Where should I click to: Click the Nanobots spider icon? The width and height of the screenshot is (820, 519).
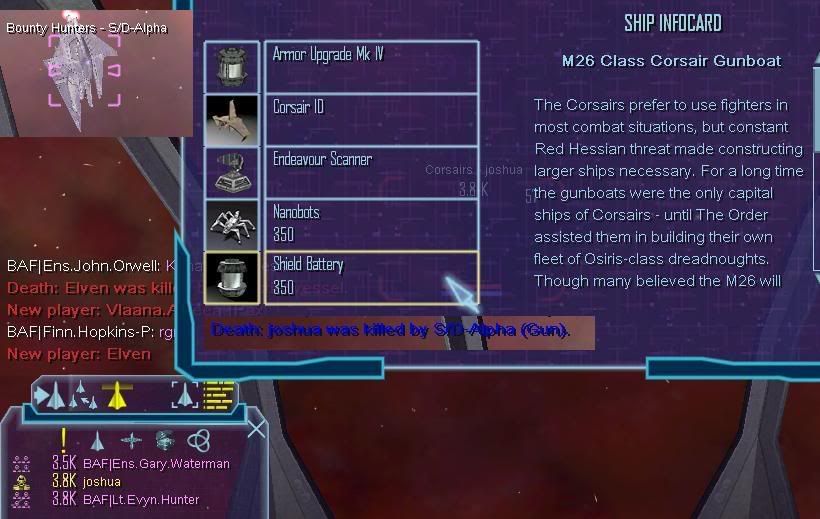[232, 224]
